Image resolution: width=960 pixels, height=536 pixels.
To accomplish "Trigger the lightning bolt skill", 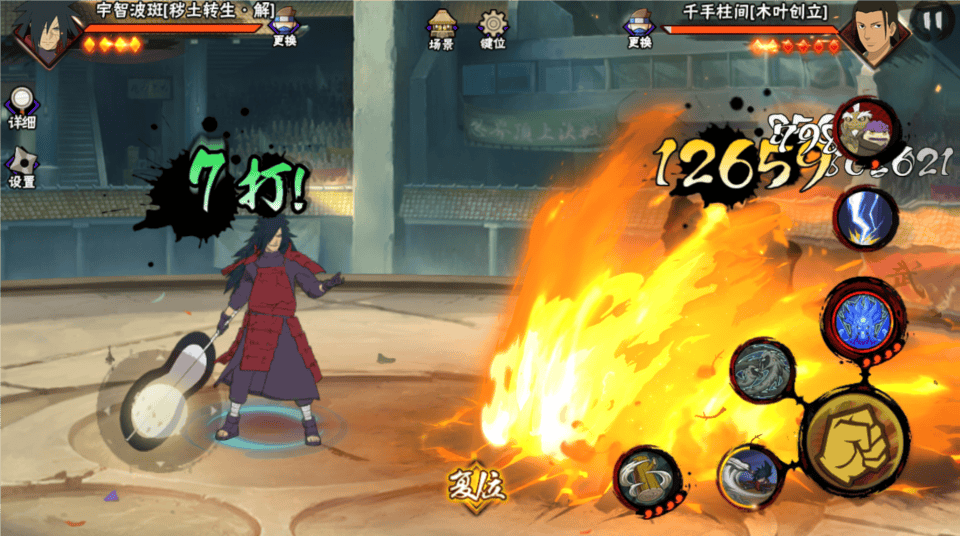I will point(860,219).
